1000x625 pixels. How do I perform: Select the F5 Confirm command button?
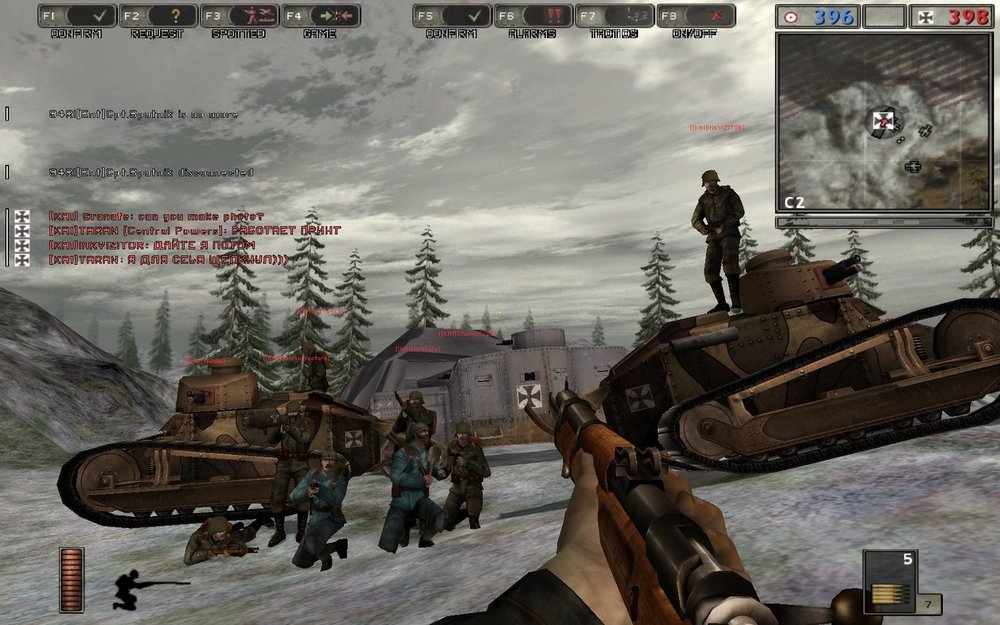452,16
